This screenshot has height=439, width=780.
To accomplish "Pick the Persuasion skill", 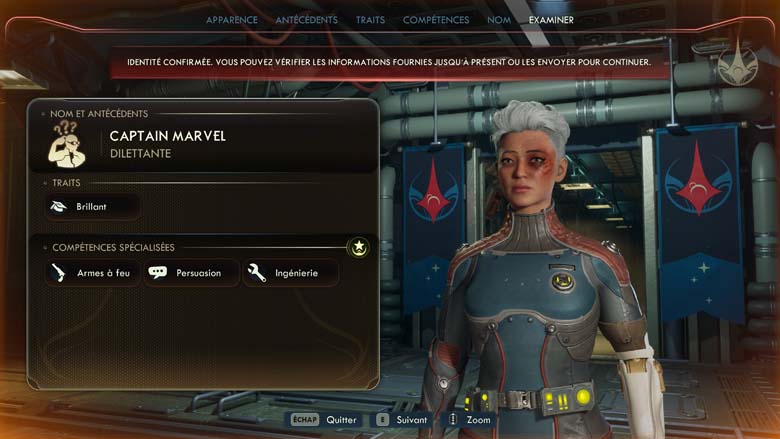I will point(192,273).
